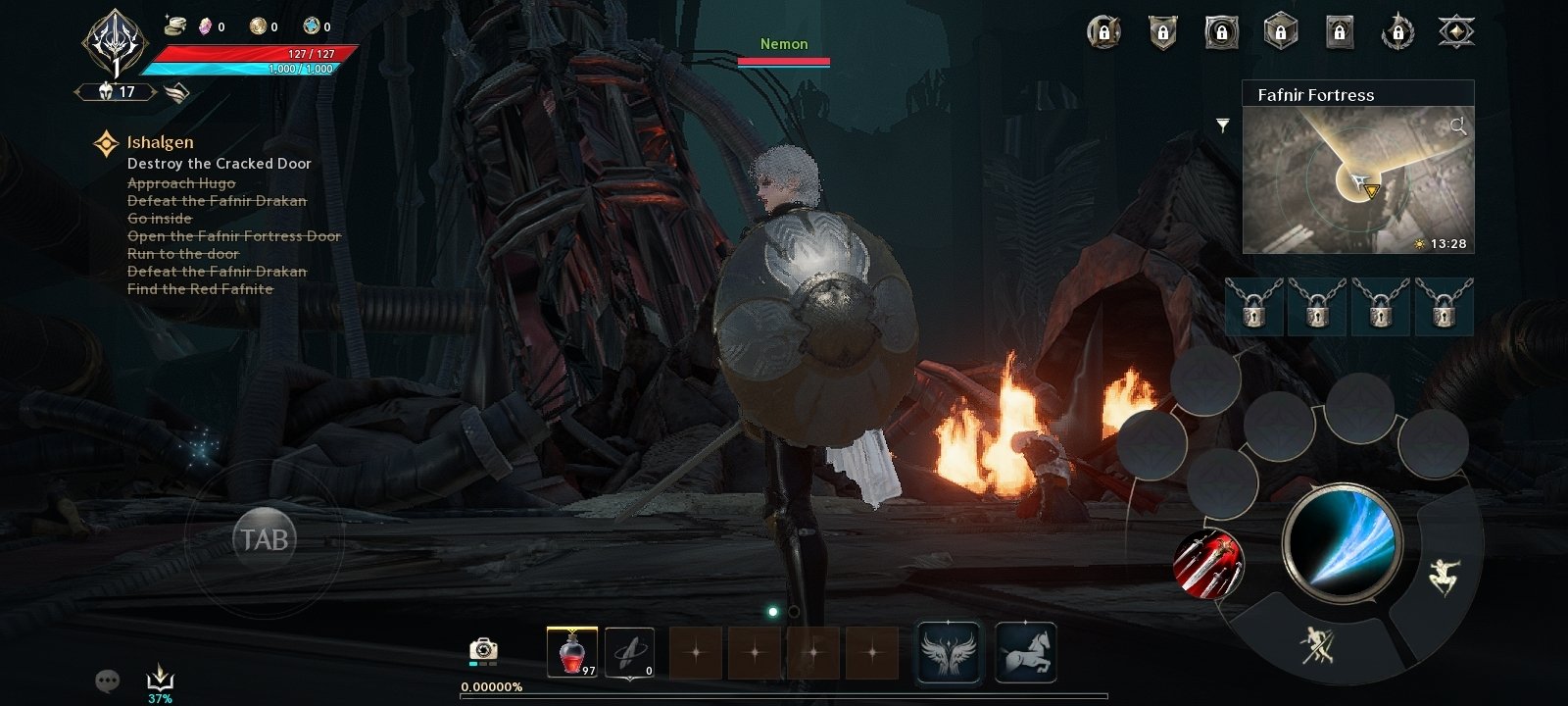Toggle the crossed swords auto-combat button
The image size is (1568, 706).
coord(1317,645)
